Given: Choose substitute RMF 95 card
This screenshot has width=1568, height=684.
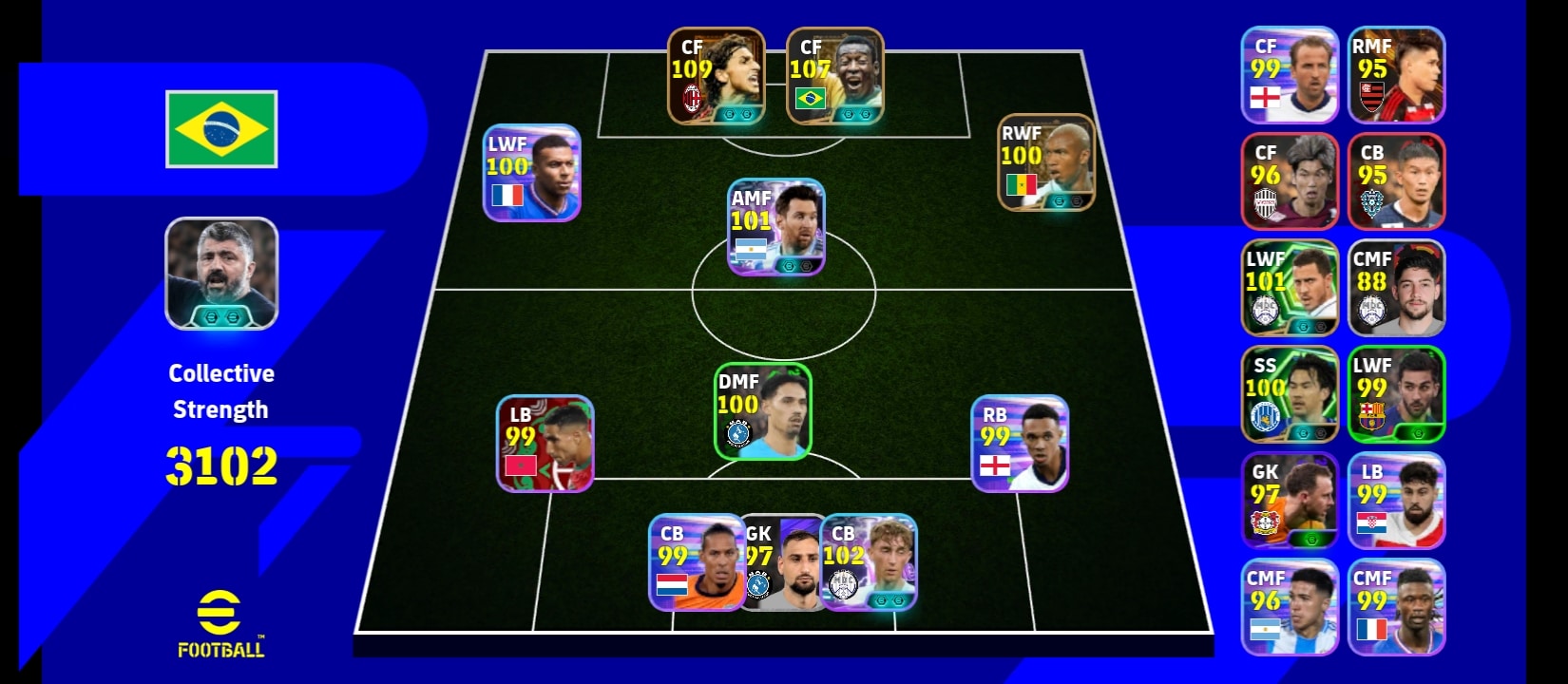Looking at the screenshot, I should pos(1396,75).
